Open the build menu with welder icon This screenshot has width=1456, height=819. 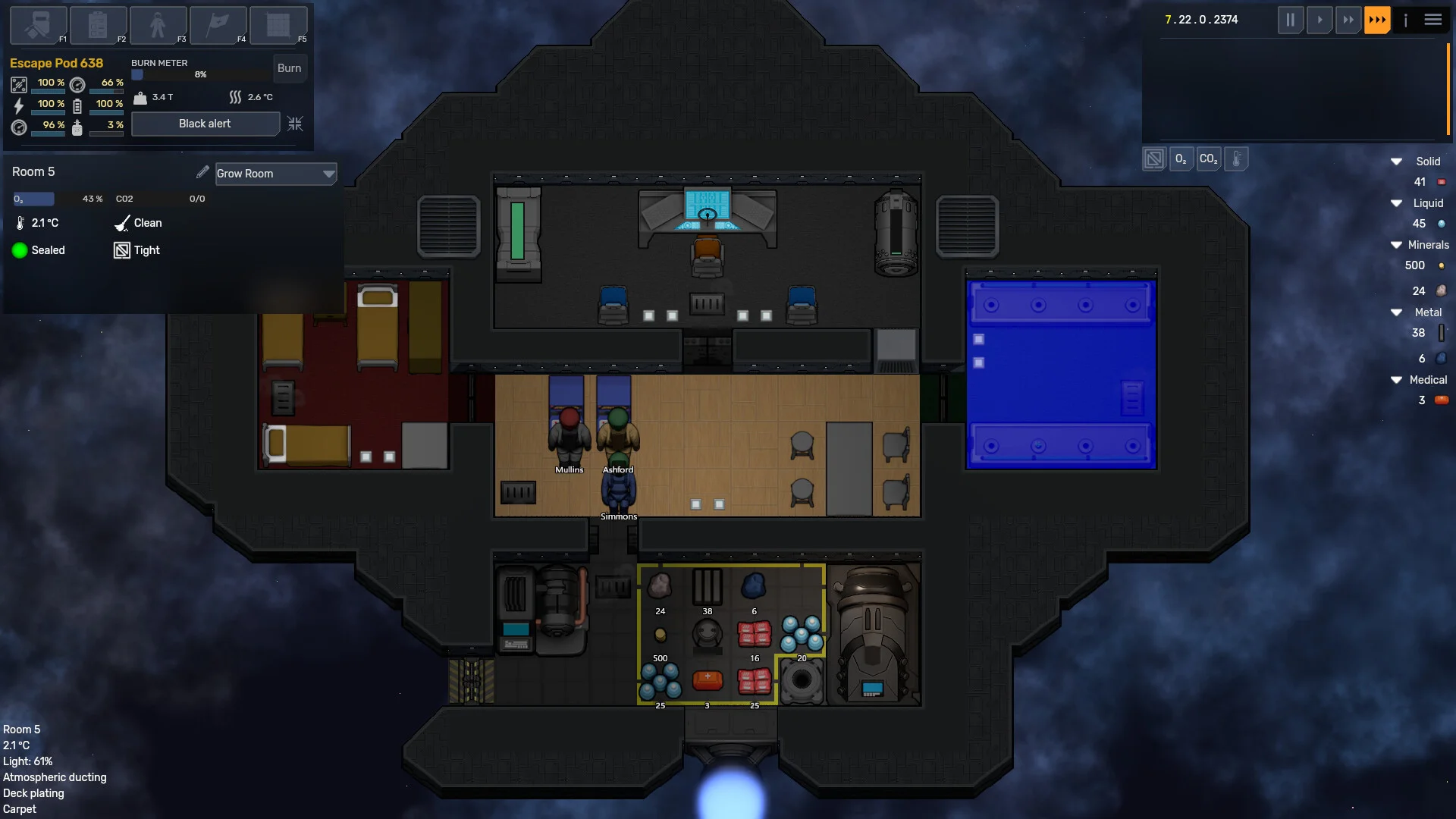tap(38, 25)
